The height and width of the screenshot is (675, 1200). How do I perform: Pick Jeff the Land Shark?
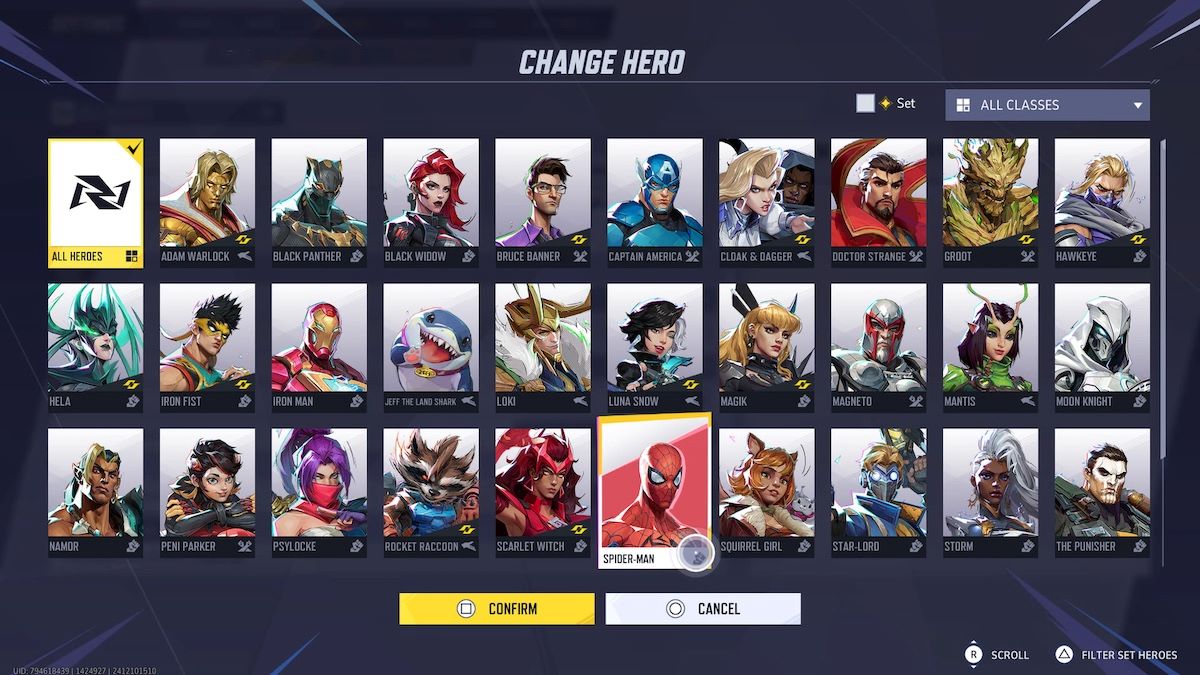431,348
